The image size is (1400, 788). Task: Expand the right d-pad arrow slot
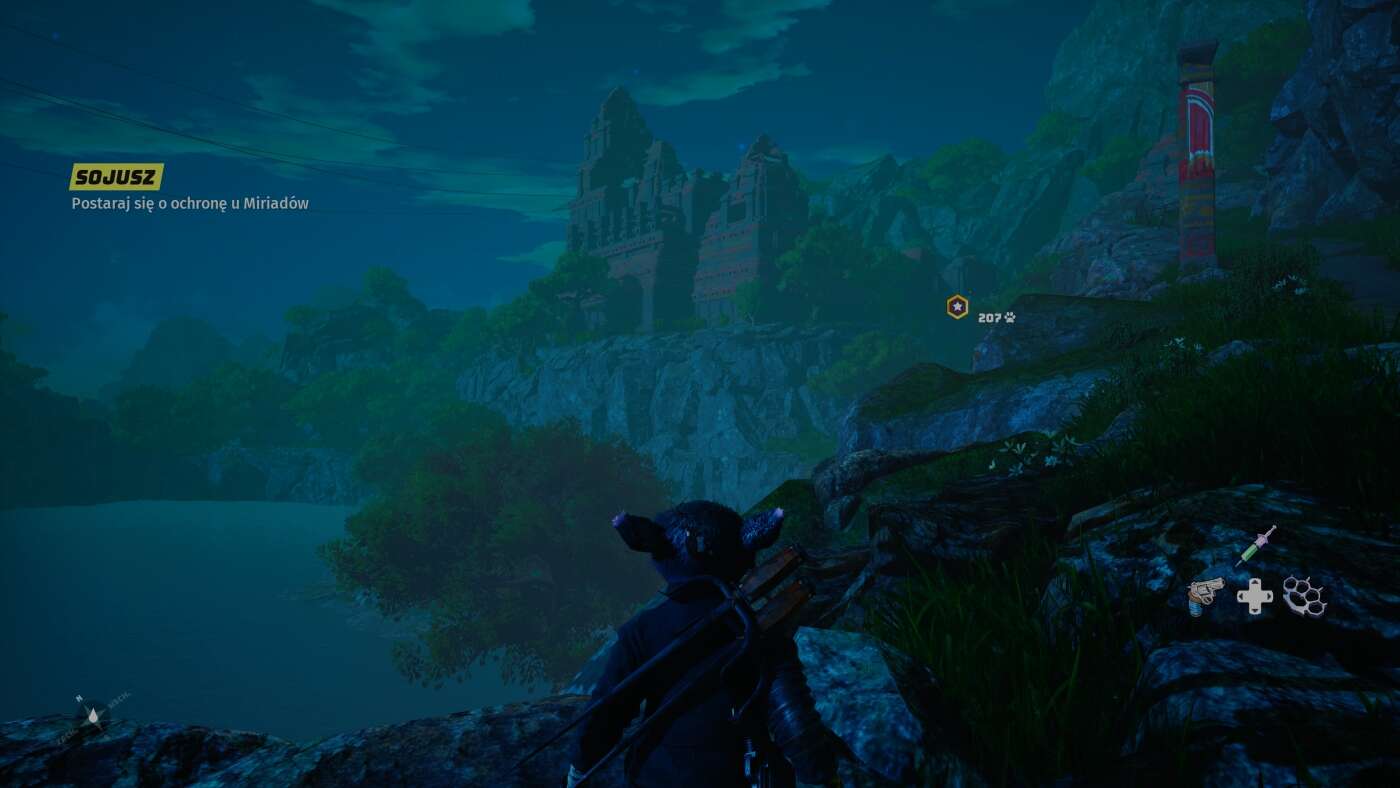[x=1268, y=596]
